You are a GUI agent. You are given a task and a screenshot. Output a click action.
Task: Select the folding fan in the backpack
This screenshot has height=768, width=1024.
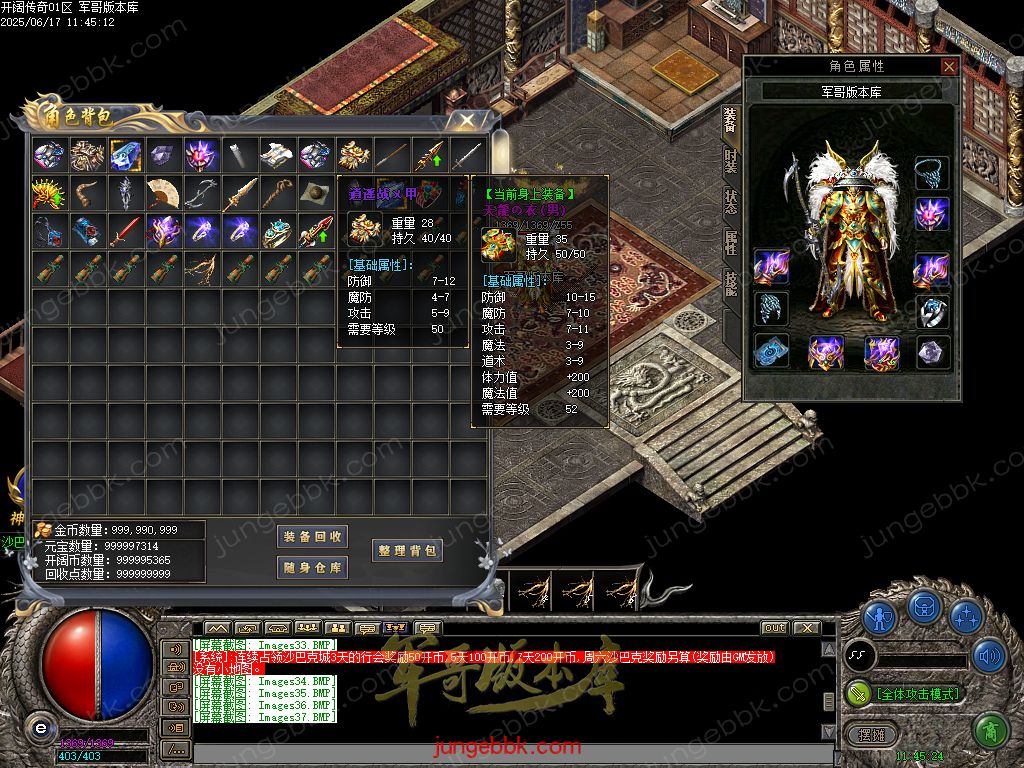coord(163,193)
